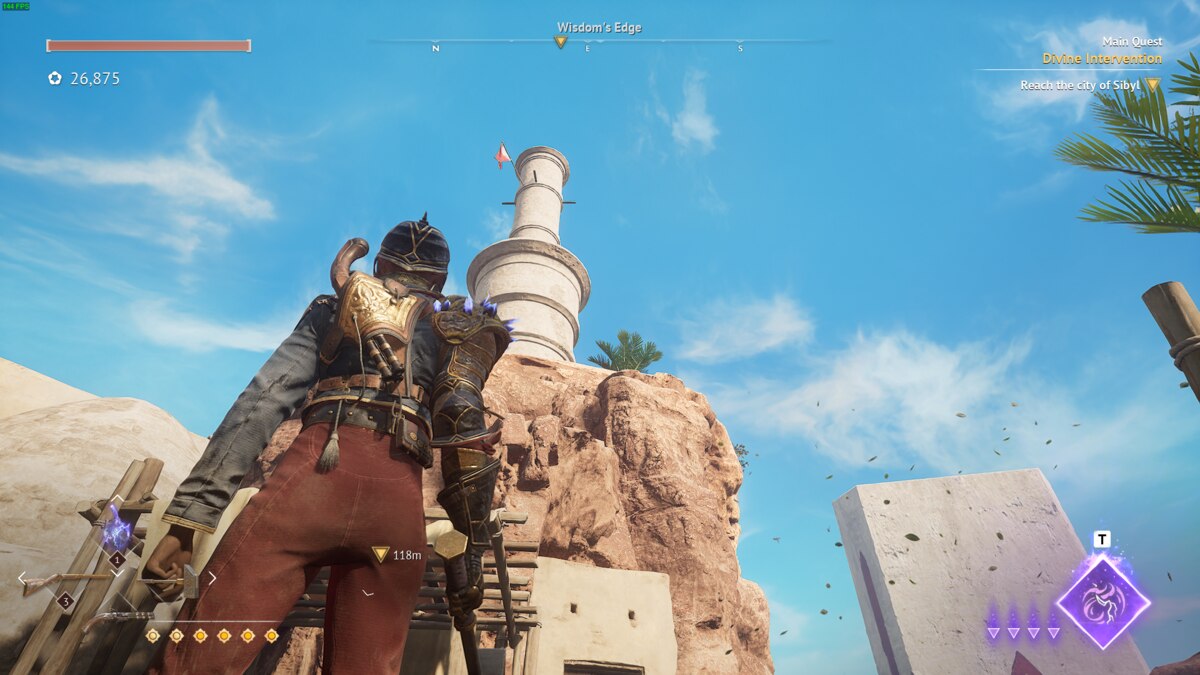Select the purple lightning powder item slot
This screenshot has height=675, width=1200.
click(117, 529)
